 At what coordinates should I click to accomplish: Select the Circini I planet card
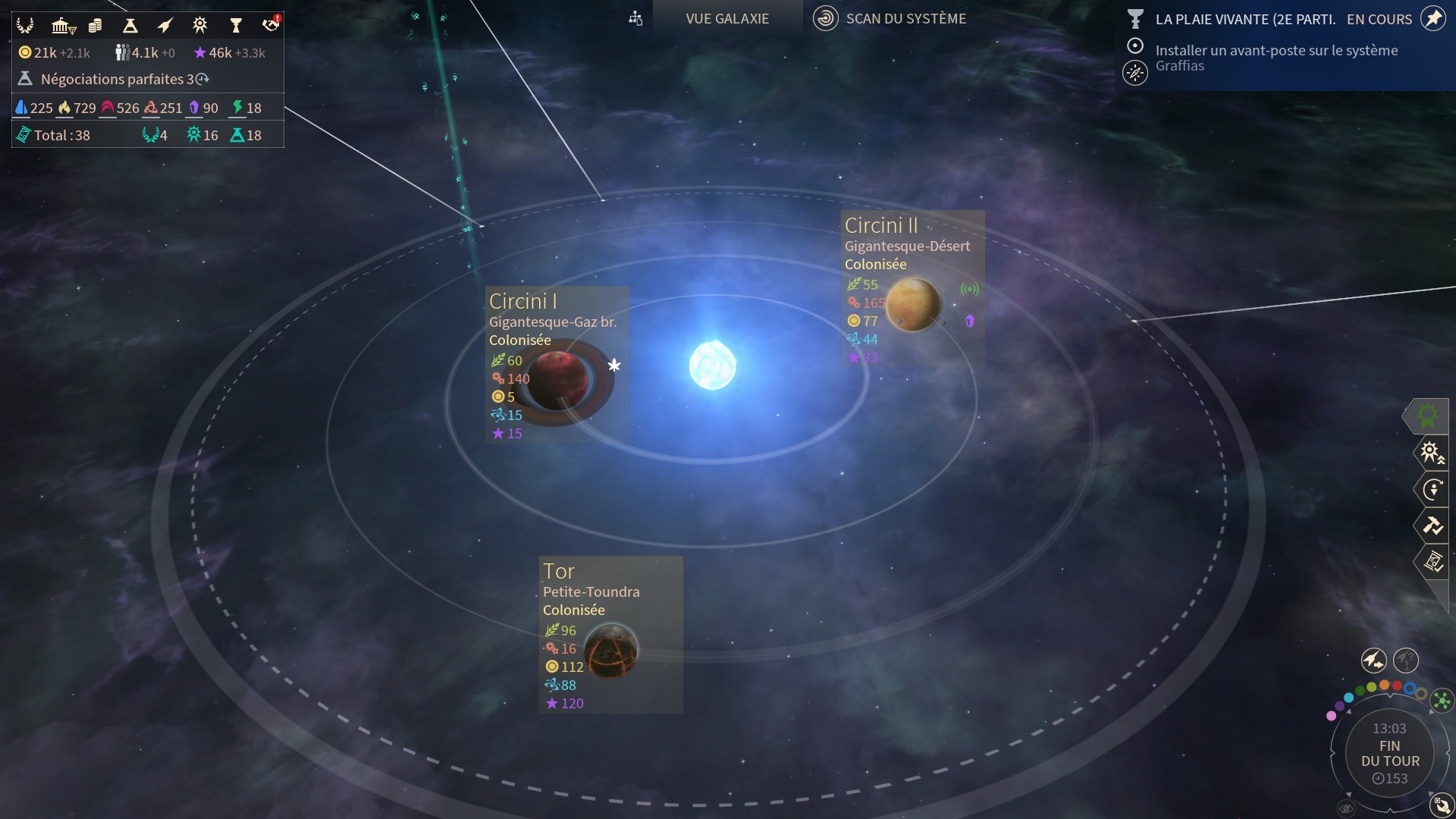[557, 364]
